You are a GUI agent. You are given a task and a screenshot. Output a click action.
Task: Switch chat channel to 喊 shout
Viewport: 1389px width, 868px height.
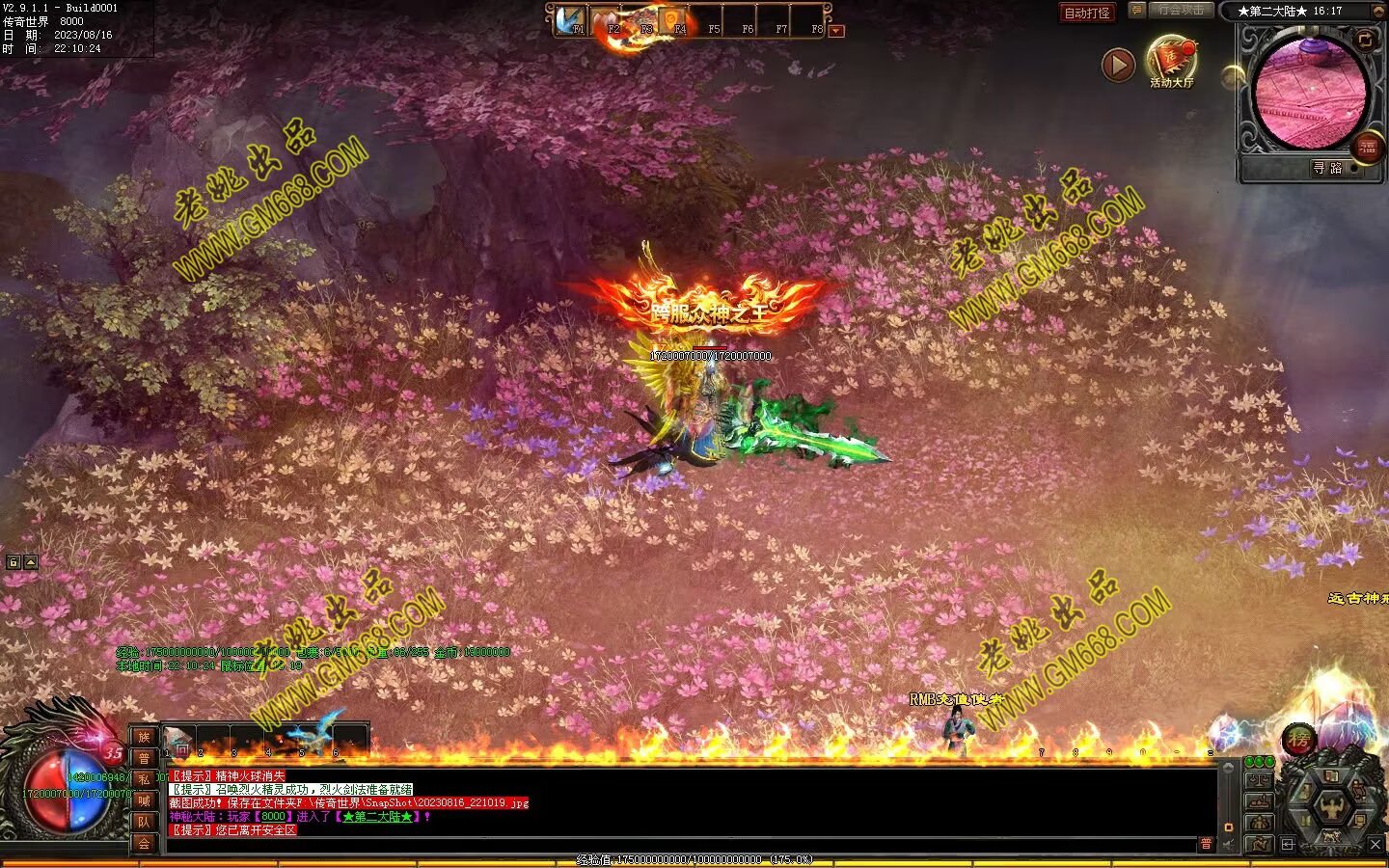(x=144, y=800)
